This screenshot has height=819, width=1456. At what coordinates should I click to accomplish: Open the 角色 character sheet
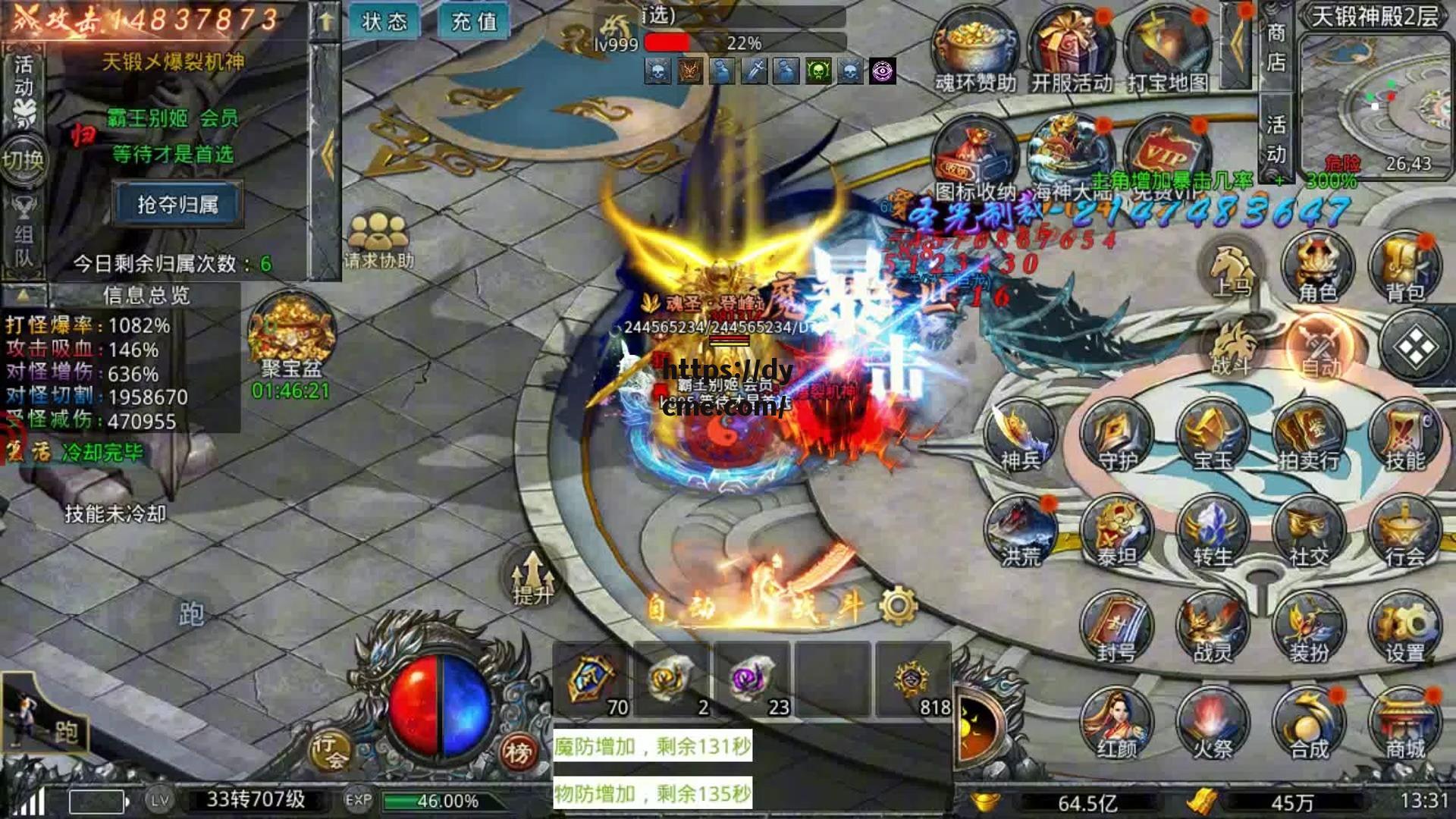coord(1318,267)
